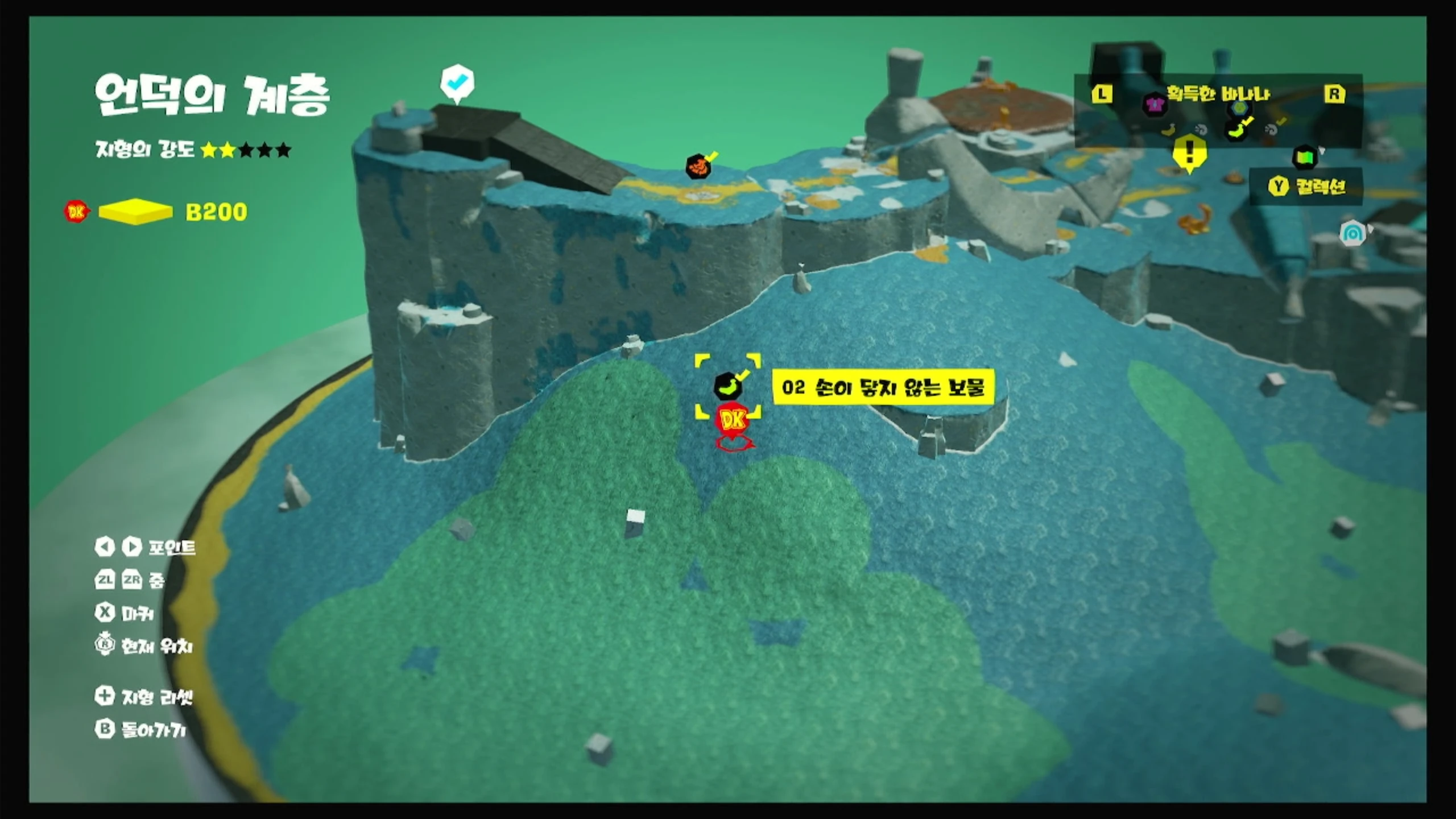Viewport: 1456px width, 819px height.
Task: Select the blue checkmark checkpoint marker
Action: click(457, 82)
